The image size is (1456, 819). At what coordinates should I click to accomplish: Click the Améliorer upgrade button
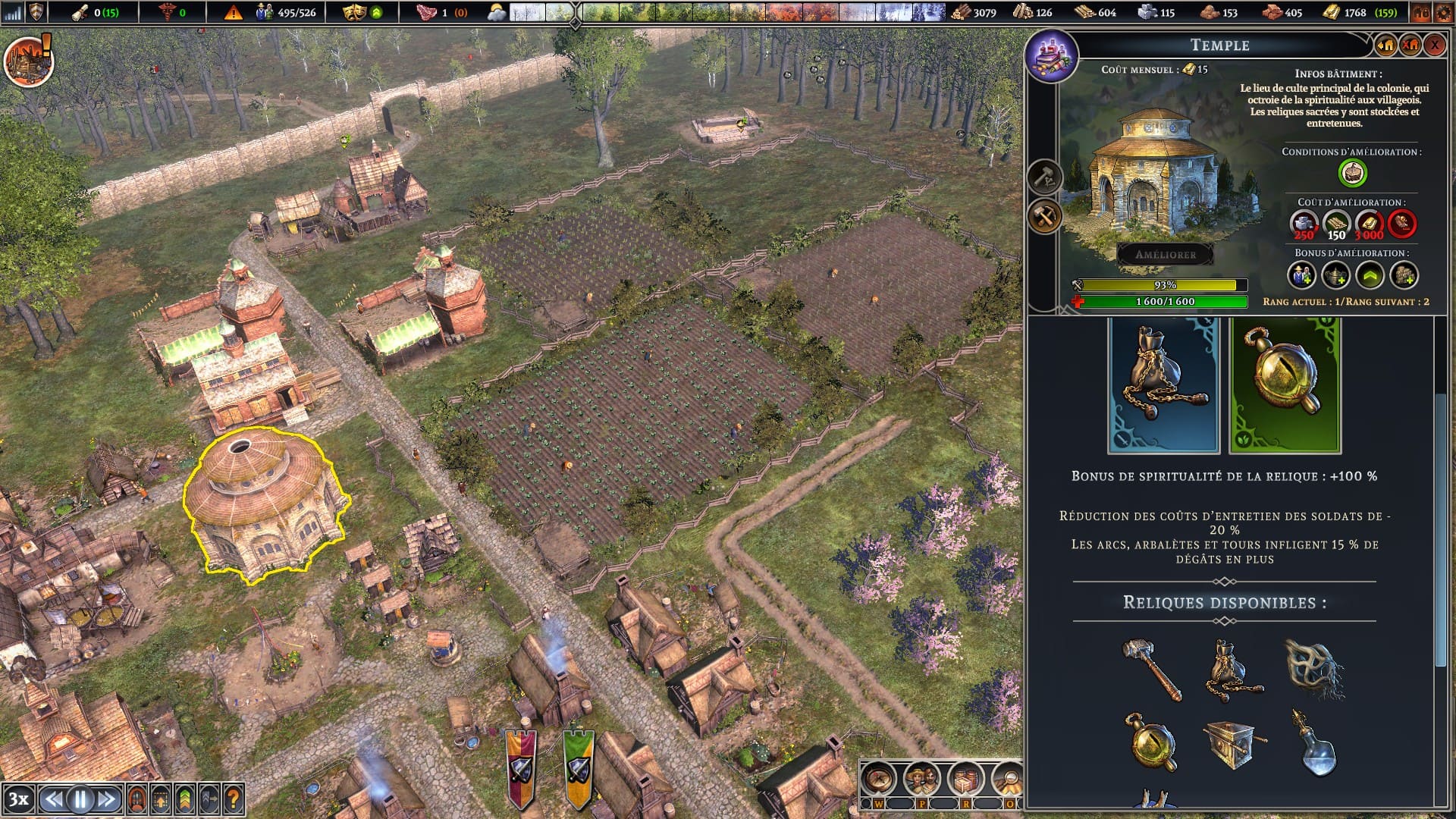(1165, 255)
